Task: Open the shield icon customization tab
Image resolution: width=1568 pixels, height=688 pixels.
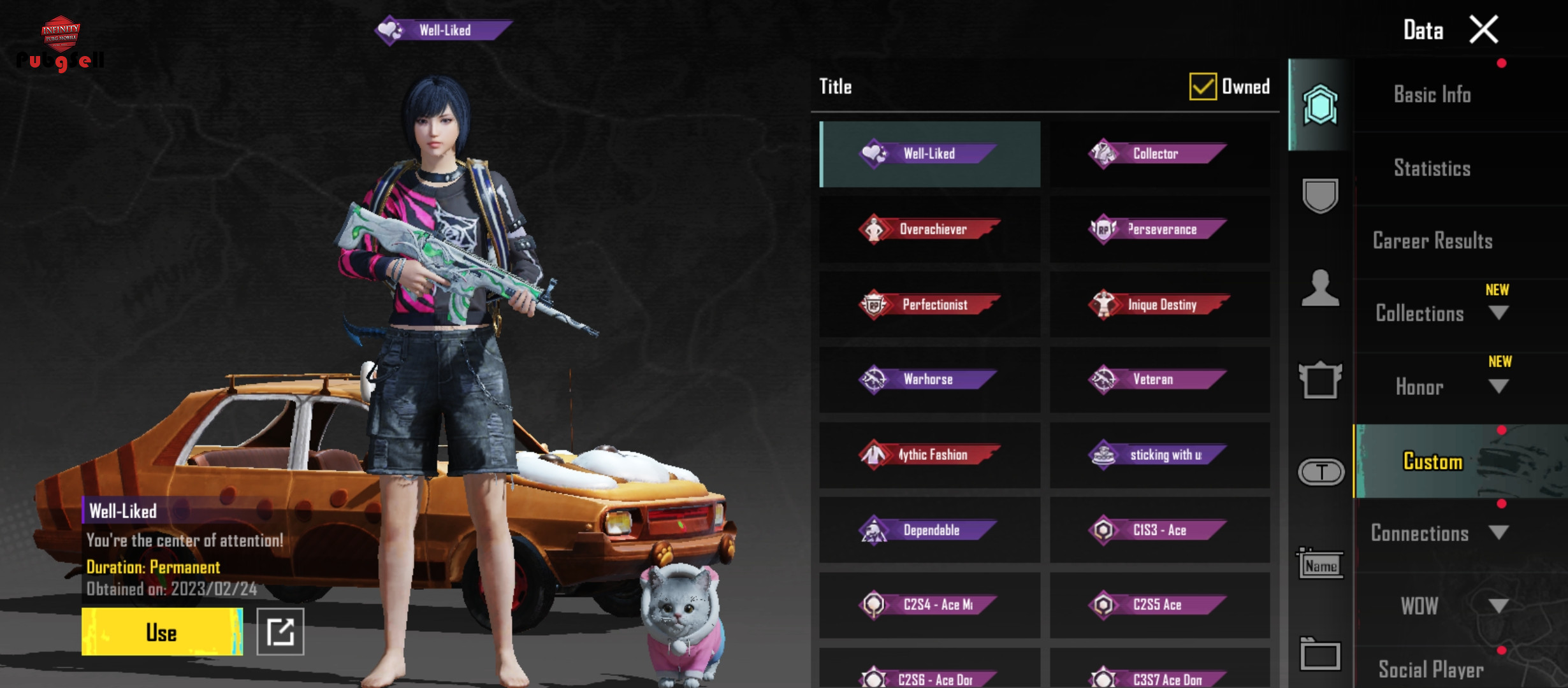Action: [1320, 196]
